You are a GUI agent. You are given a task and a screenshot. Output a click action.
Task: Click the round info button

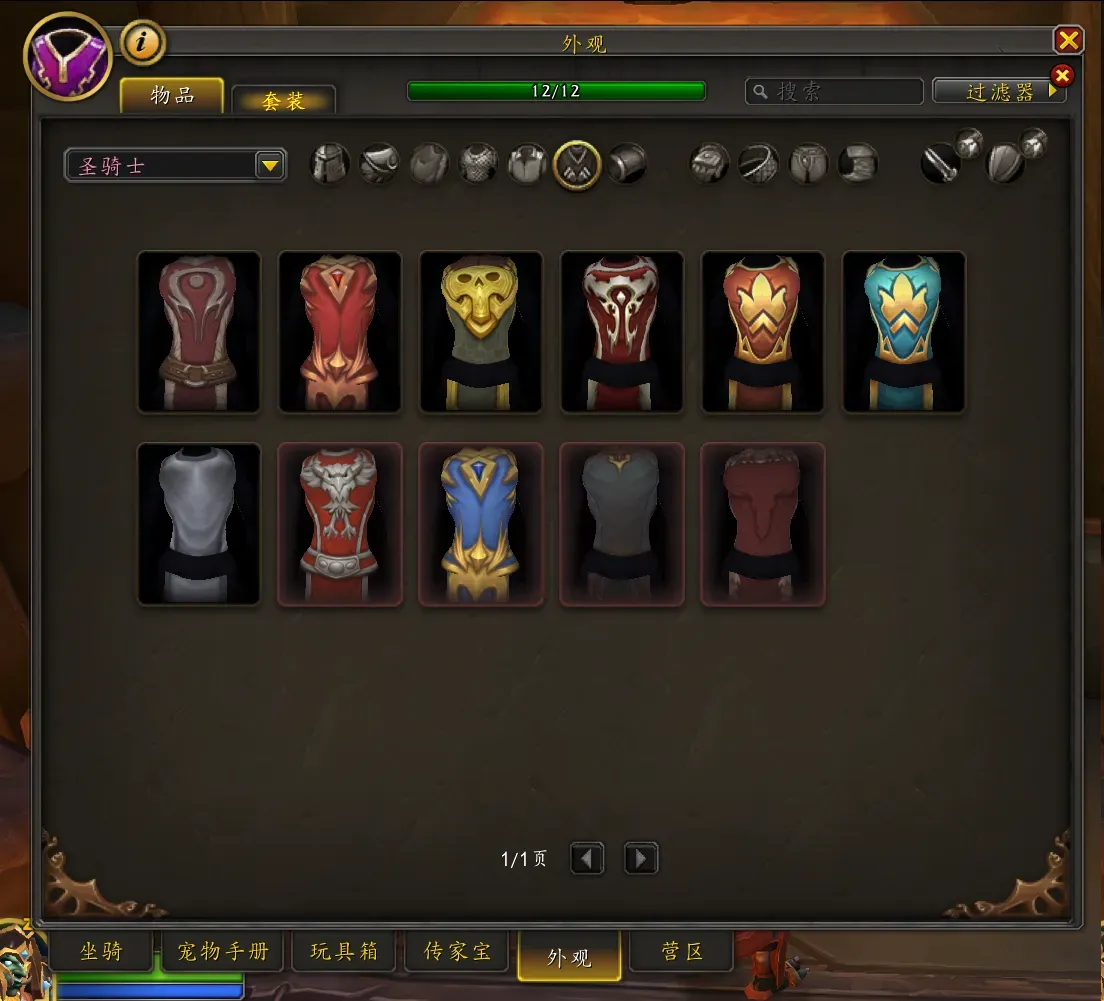click(x=143, y=43)
